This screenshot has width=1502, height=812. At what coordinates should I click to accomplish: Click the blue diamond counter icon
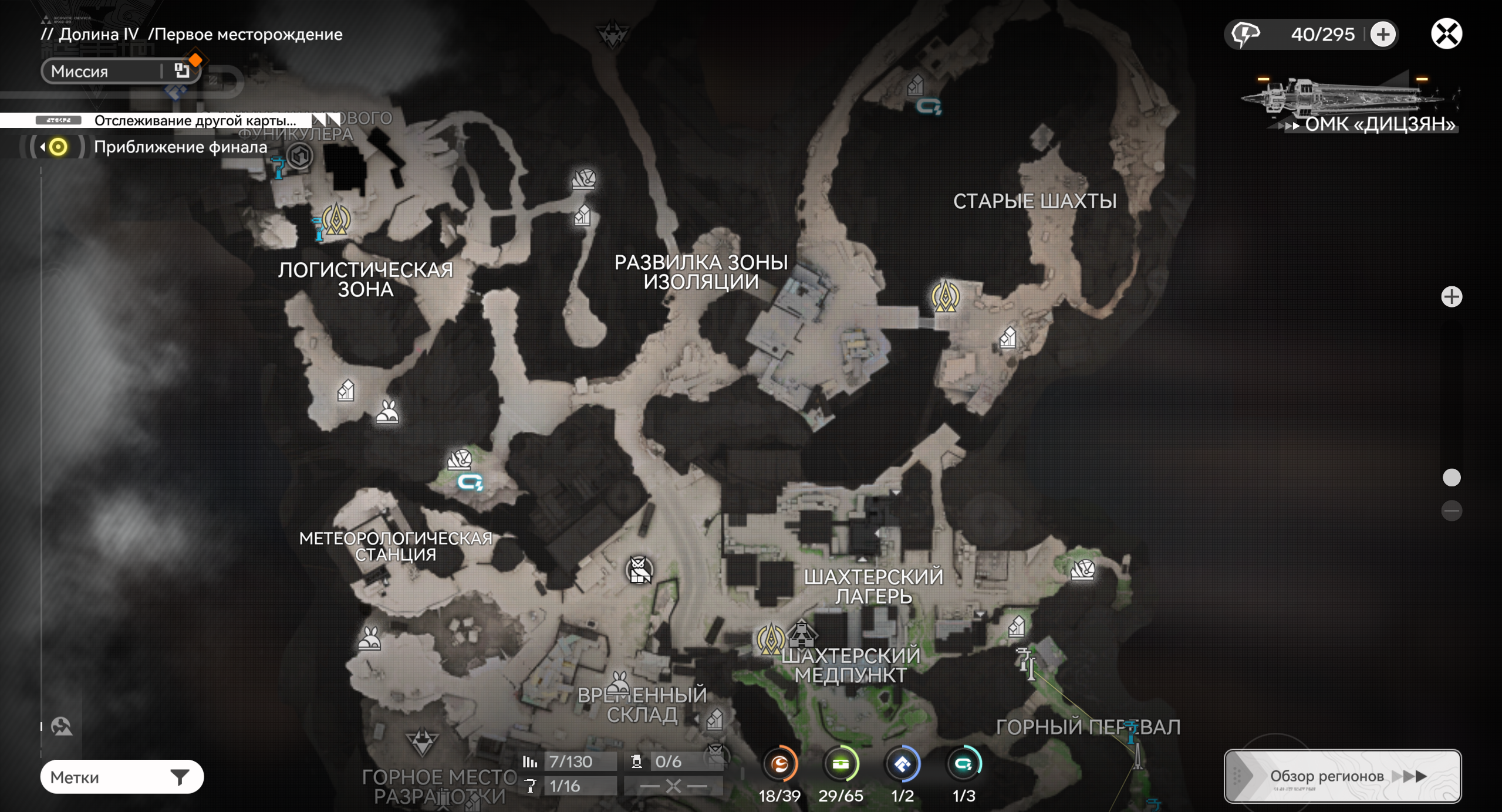[x=902, y=764]
